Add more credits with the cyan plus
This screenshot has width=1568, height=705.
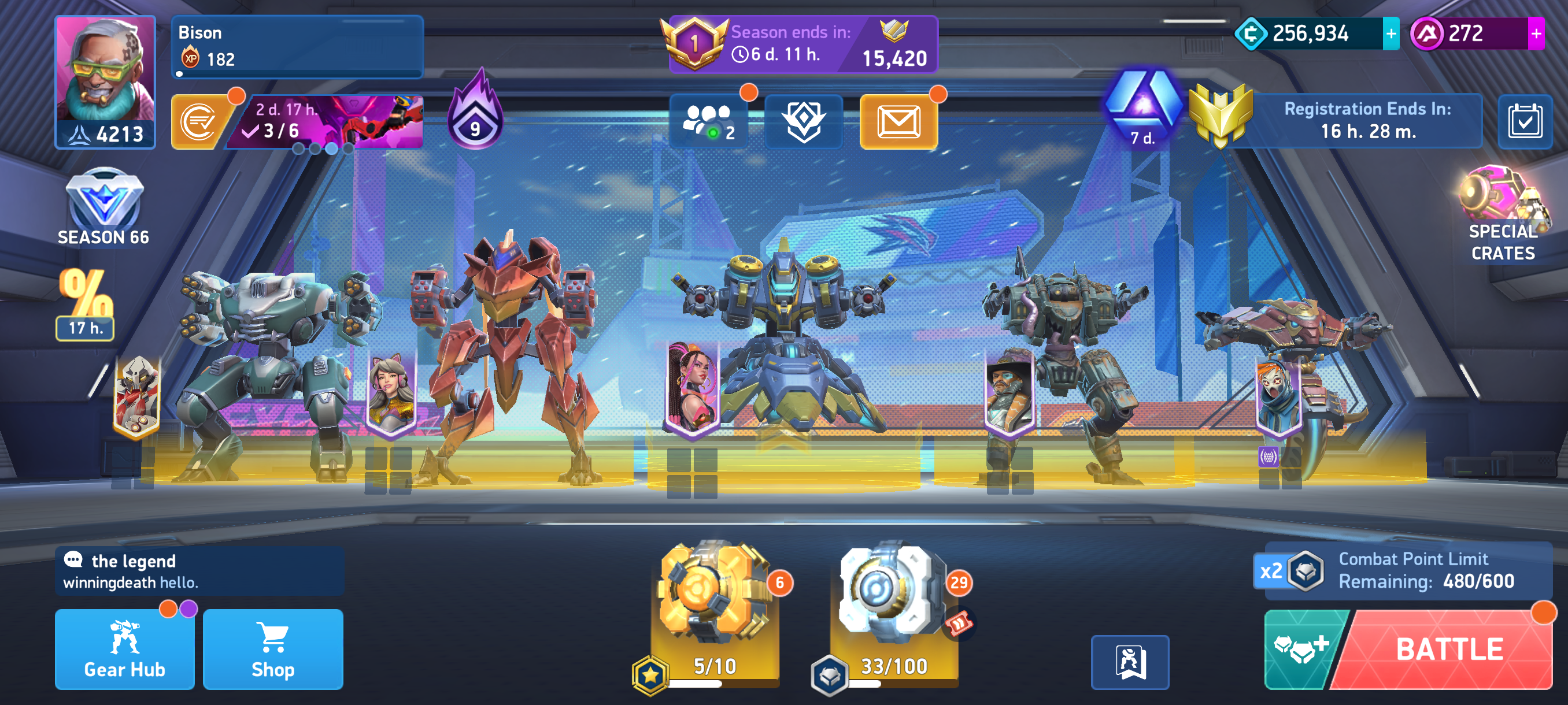click(1391, 34)
